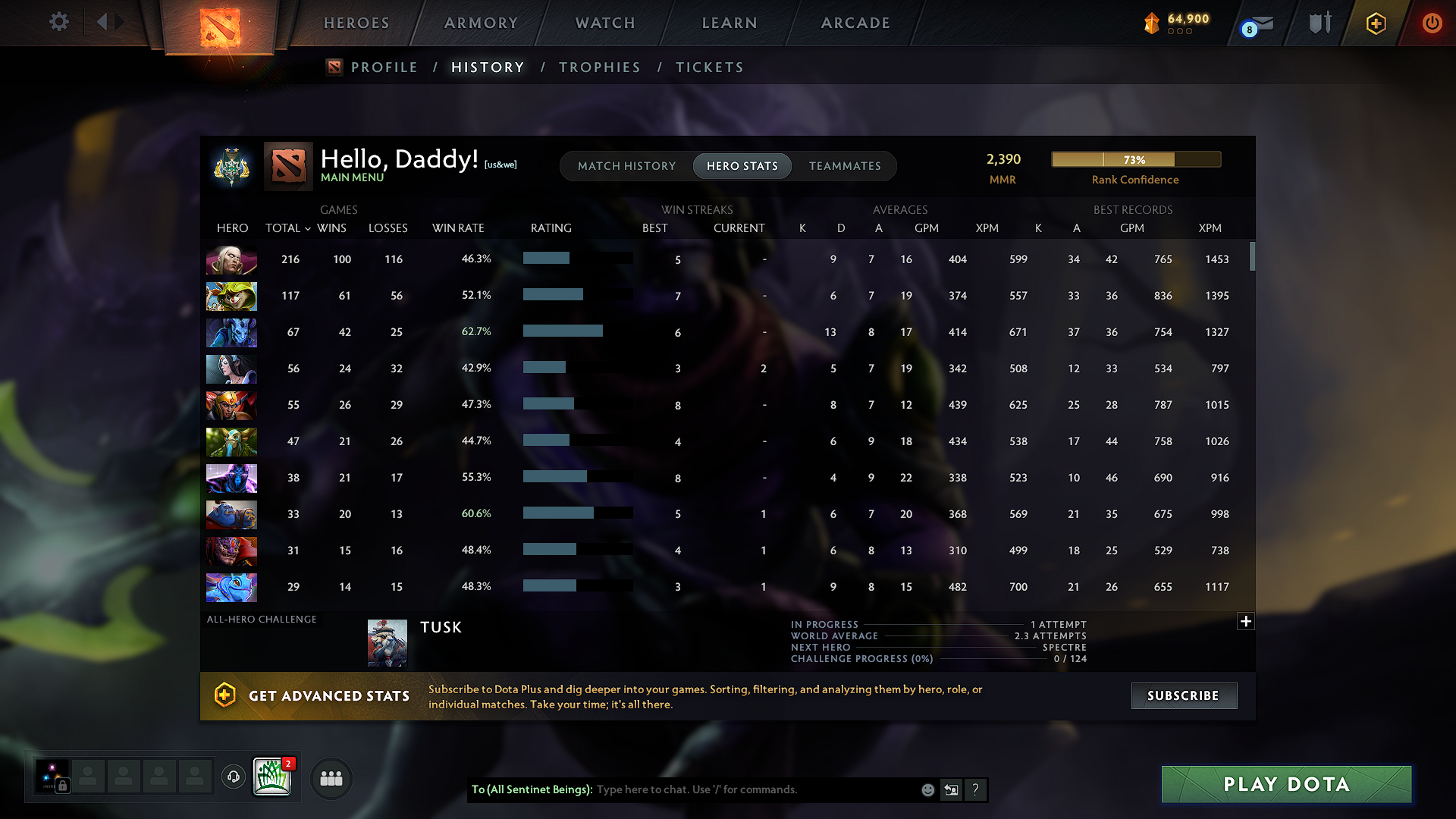This screenshot has width=1456, height=819.
Task: Click in the chat input field
Action: (758, 789)
